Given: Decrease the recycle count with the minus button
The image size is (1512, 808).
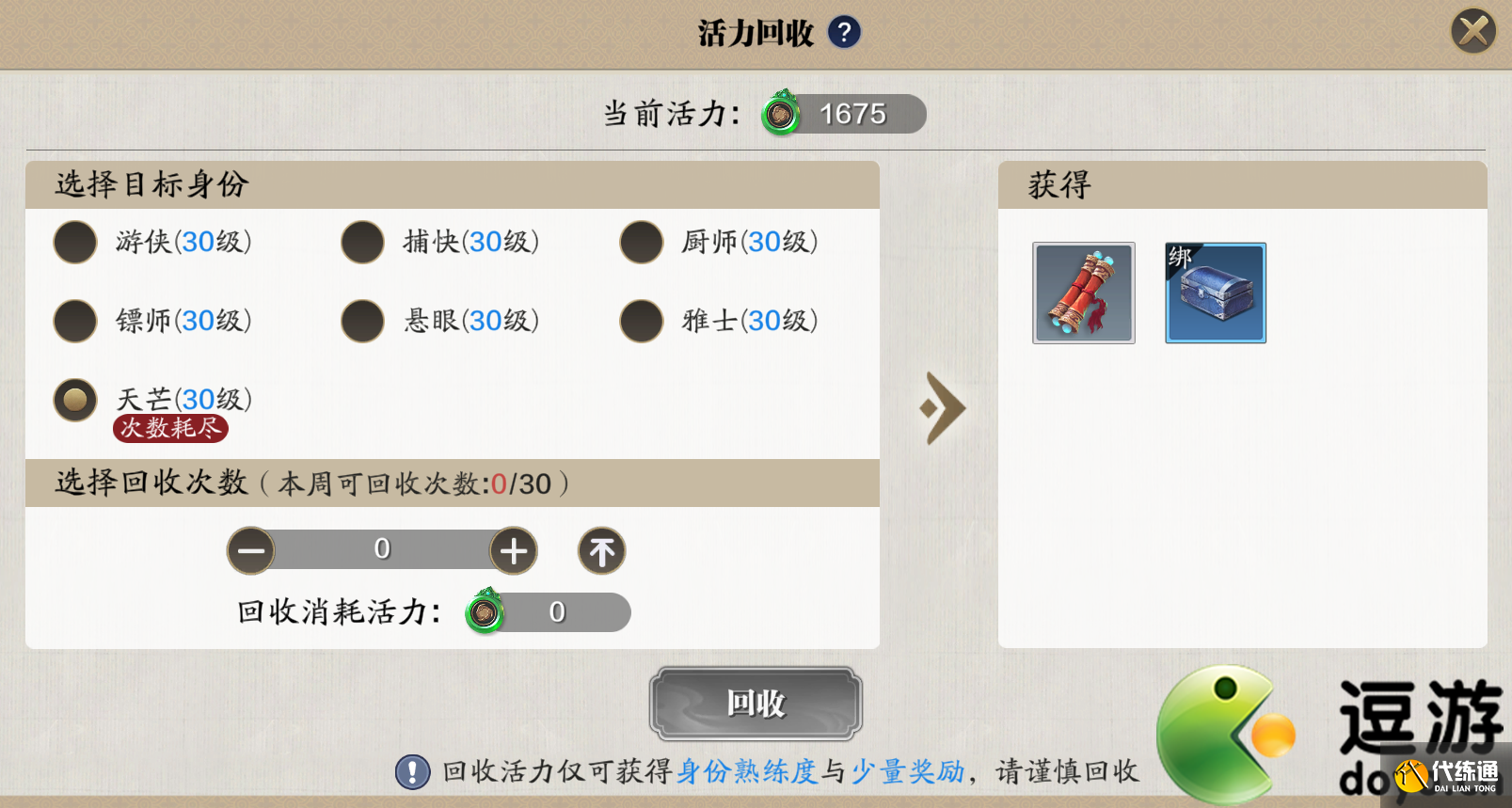Looking at the screenshot, I should 250,550.
